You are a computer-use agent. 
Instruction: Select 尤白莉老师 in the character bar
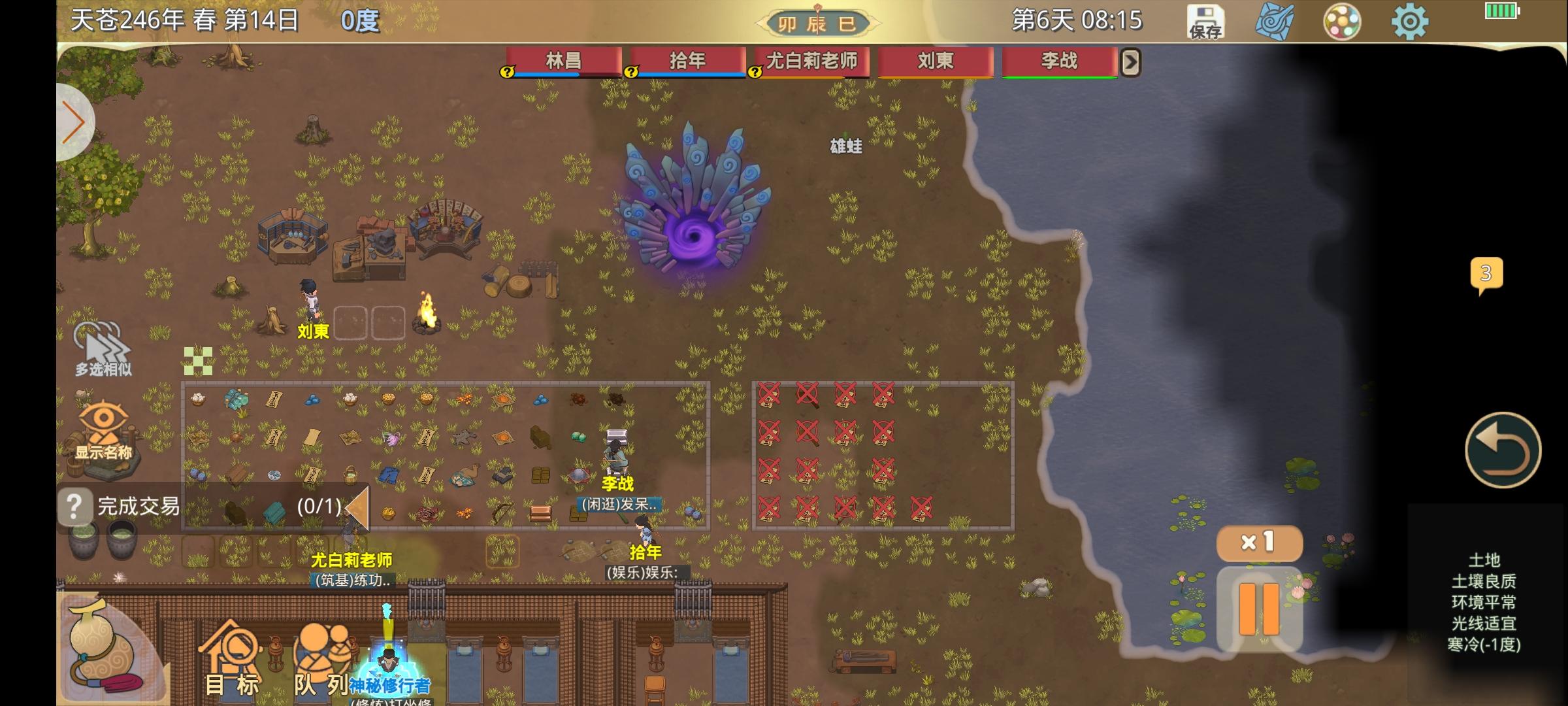pos(812,61)
